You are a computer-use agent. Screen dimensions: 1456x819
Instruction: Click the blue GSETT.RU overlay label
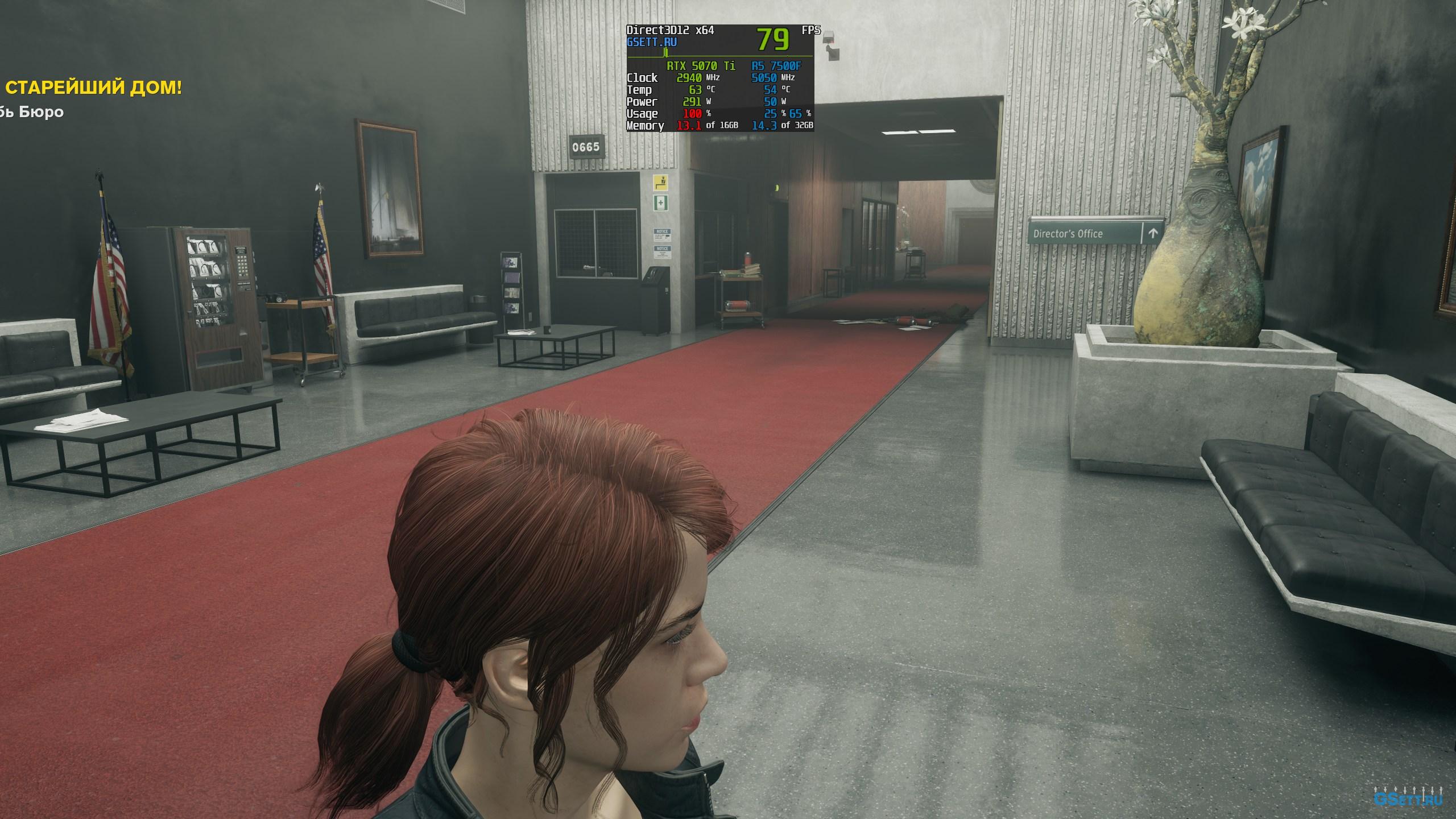point(652,42)
